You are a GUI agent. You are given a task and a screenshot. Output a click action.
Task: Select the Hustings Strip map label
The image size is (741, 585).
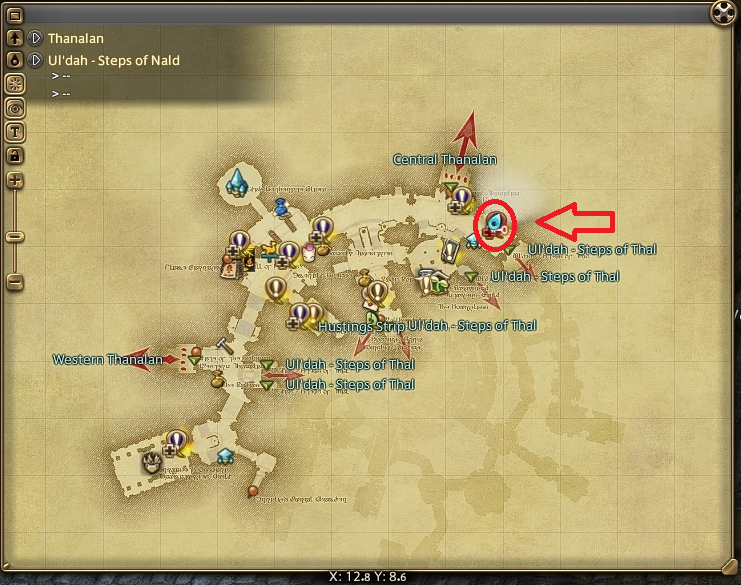pyautogui.click(x=361, y=326)
